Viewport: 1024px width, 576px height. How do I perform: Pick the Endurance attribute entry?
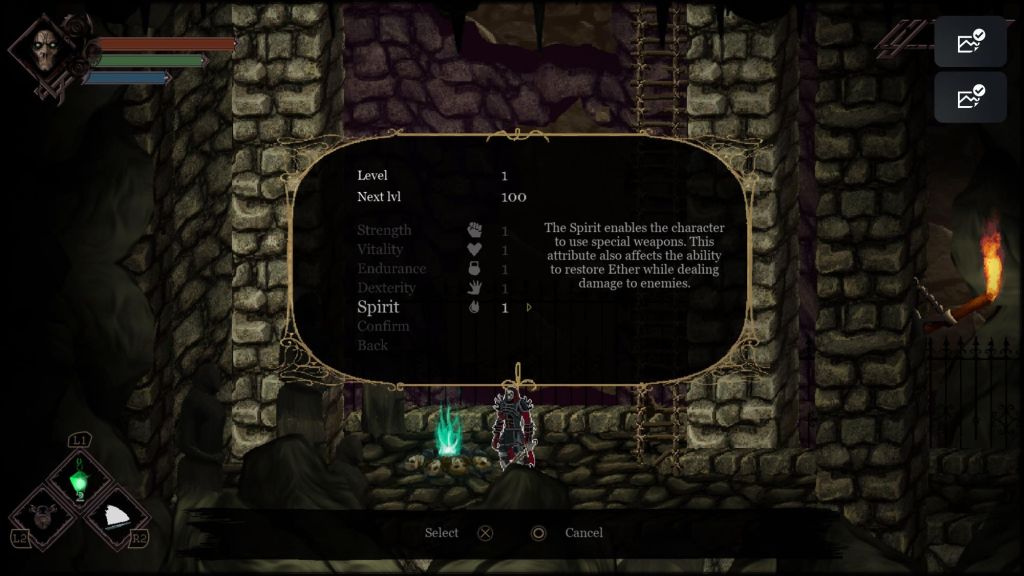click(x=391, y=268)
